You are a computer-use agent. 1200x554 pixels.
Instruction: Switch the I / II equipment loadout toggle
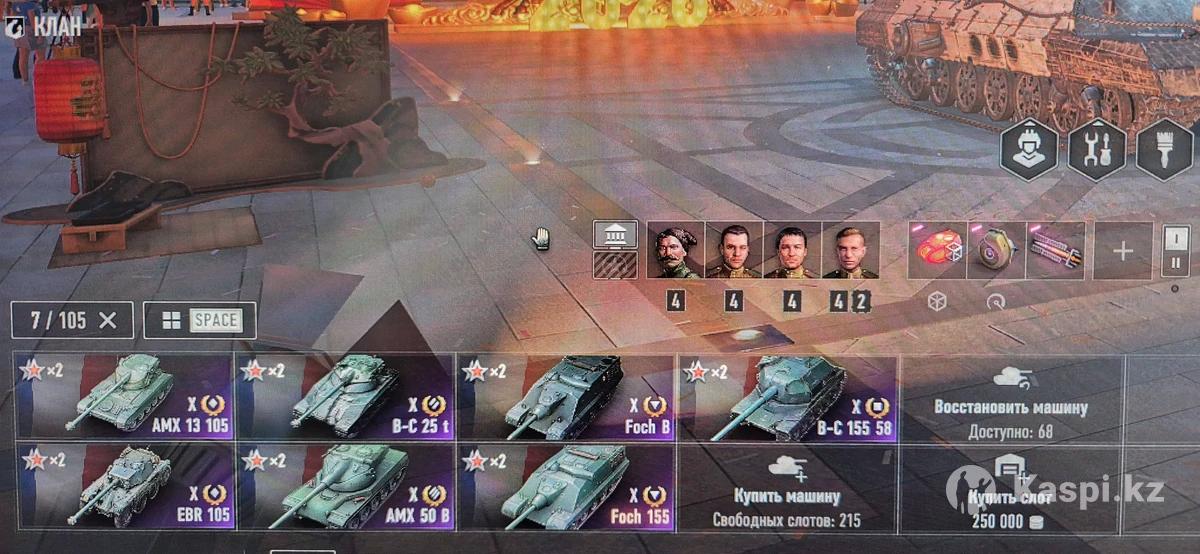coord(1175,250)
